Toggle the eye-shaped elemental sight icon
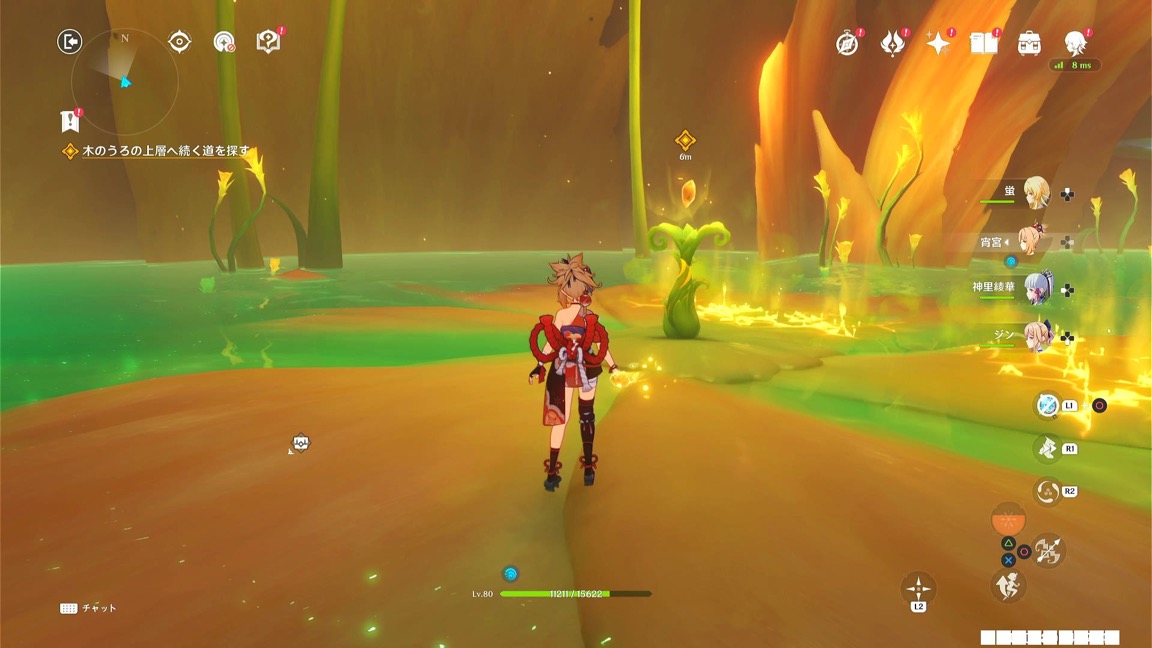This screenshot has height=648, width=1152. [179, 41]
